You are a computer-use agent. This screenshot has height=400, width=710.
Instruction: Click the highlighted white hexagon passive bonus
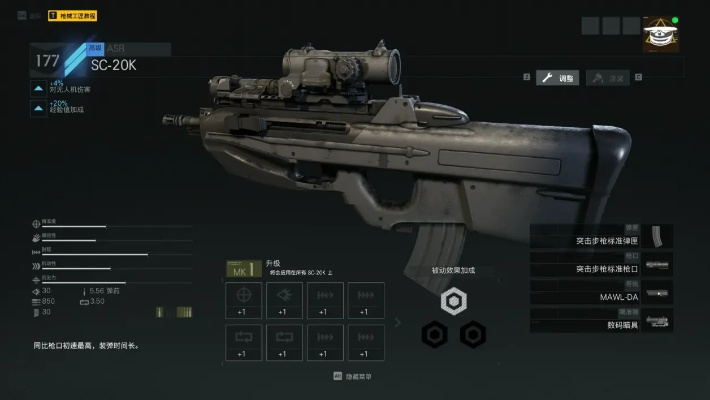click(x=454, y=301)
